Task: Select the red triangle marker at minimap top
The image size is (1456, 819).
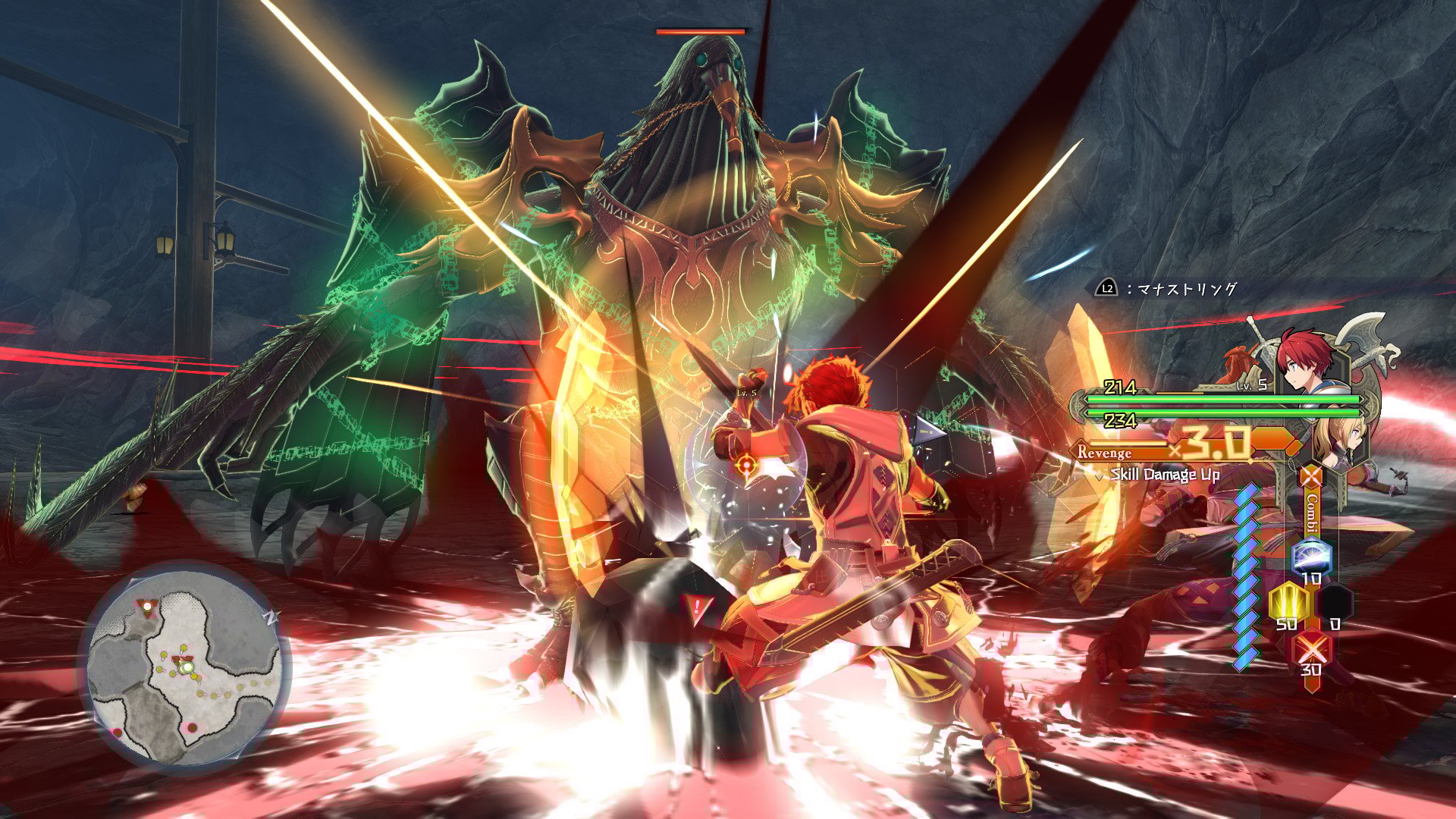Action: [146, 607]
